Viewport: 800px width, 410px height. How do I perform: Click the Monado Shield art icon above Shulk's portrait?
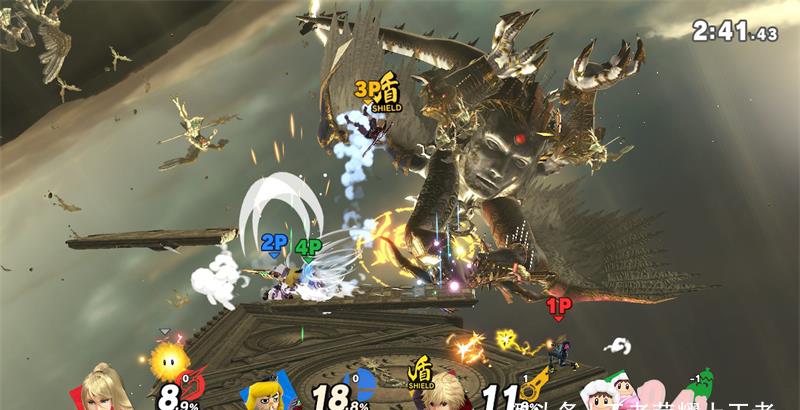click(x=421, y=376)
